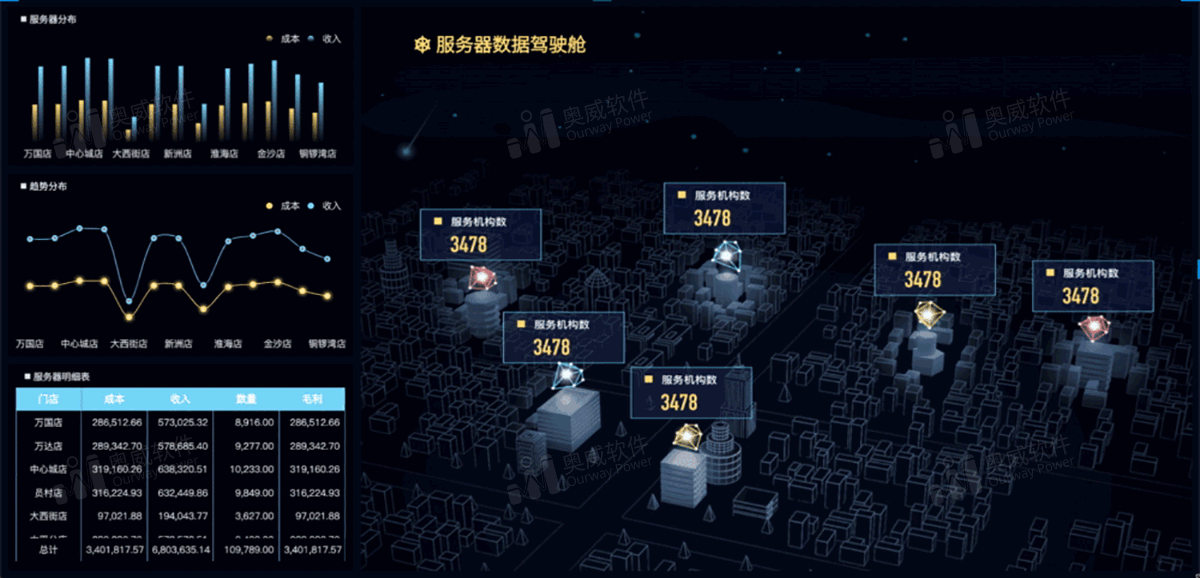Hide 成本 series in 趋势分布 line chart
The width and height of the screenshot is (1200, 578).
284,206
